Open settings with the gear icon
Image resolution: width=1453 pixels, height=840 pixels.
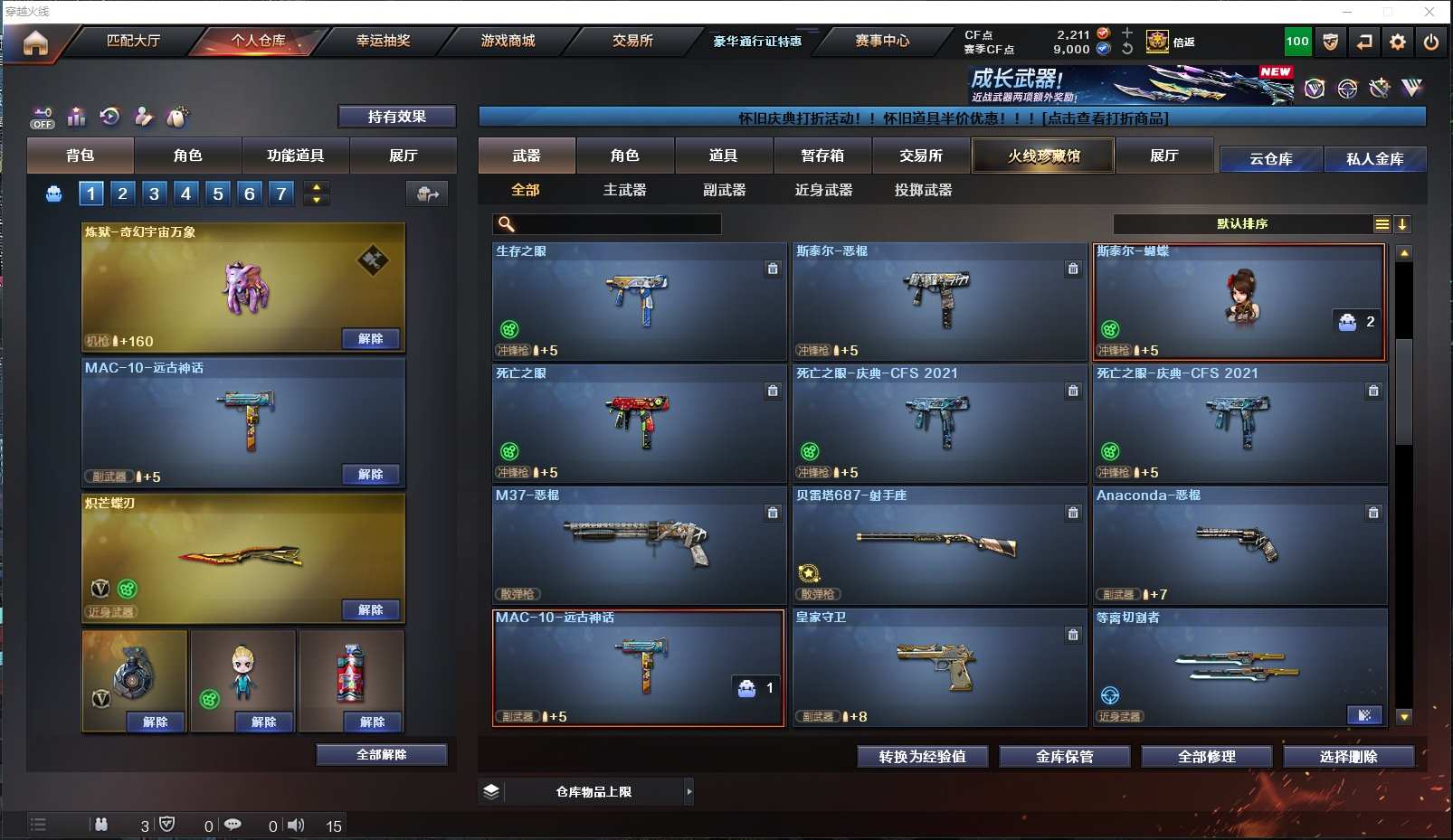point(1398,42)
